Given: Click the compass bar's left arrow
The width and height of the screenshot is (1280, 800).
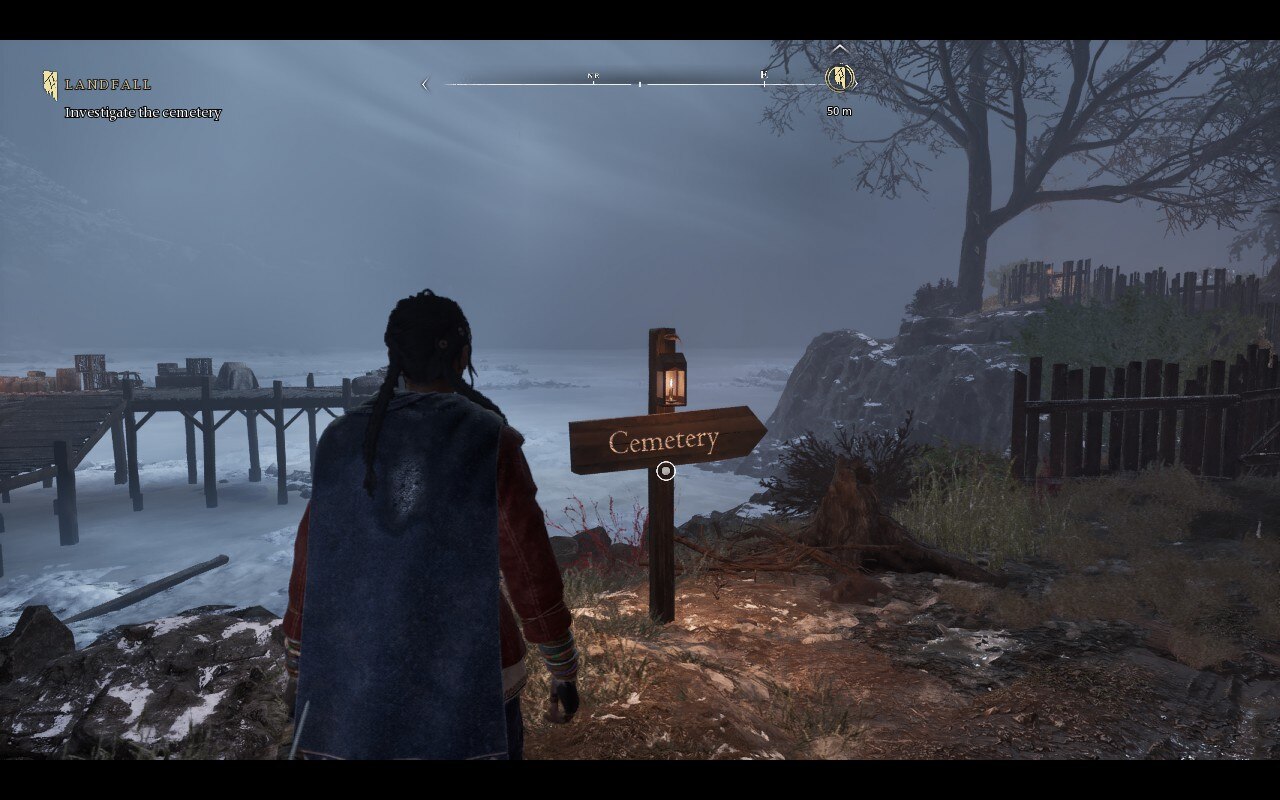Looking at the screenshot, I should click(425, 85).
